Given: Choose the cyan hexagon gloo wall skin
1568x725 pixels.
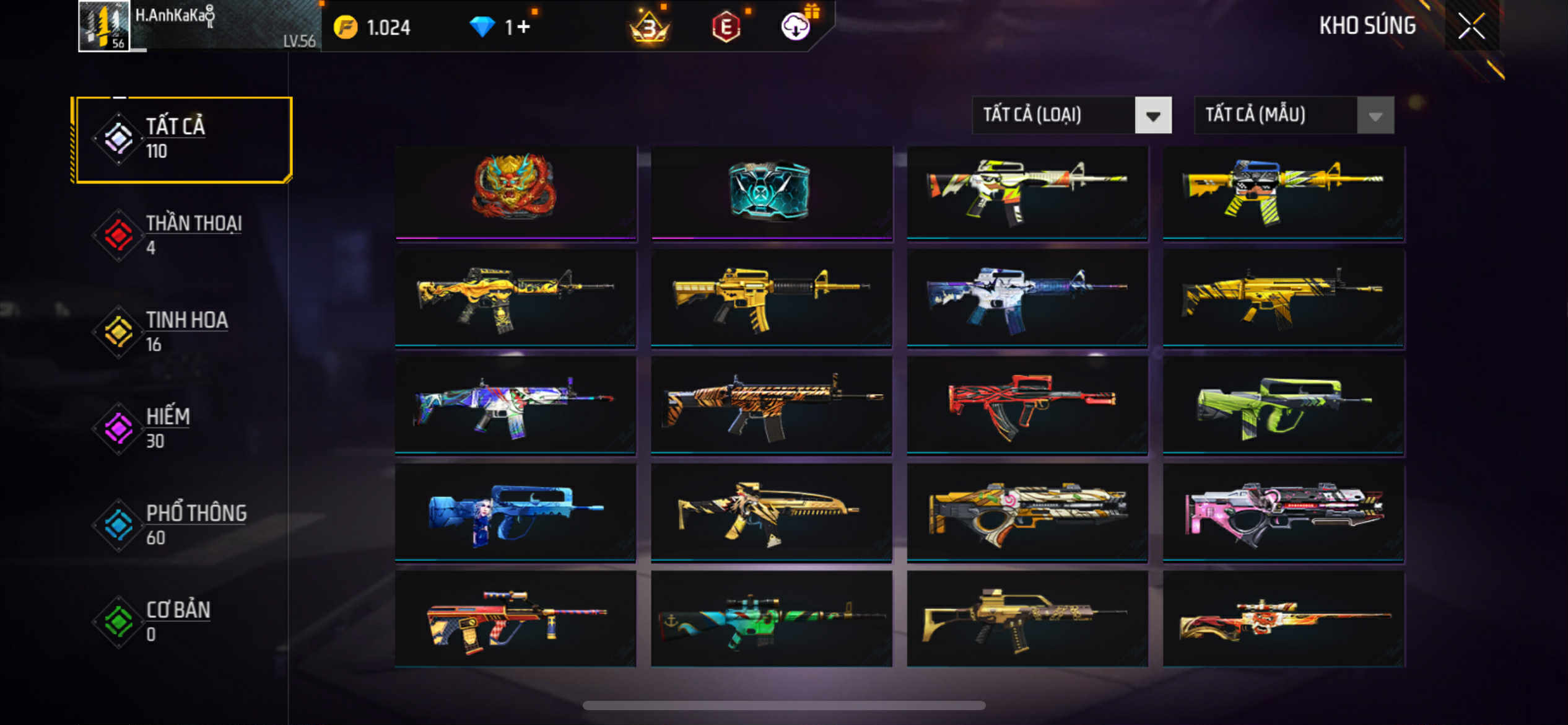Looking at the screenshot, I should (771, 191).
